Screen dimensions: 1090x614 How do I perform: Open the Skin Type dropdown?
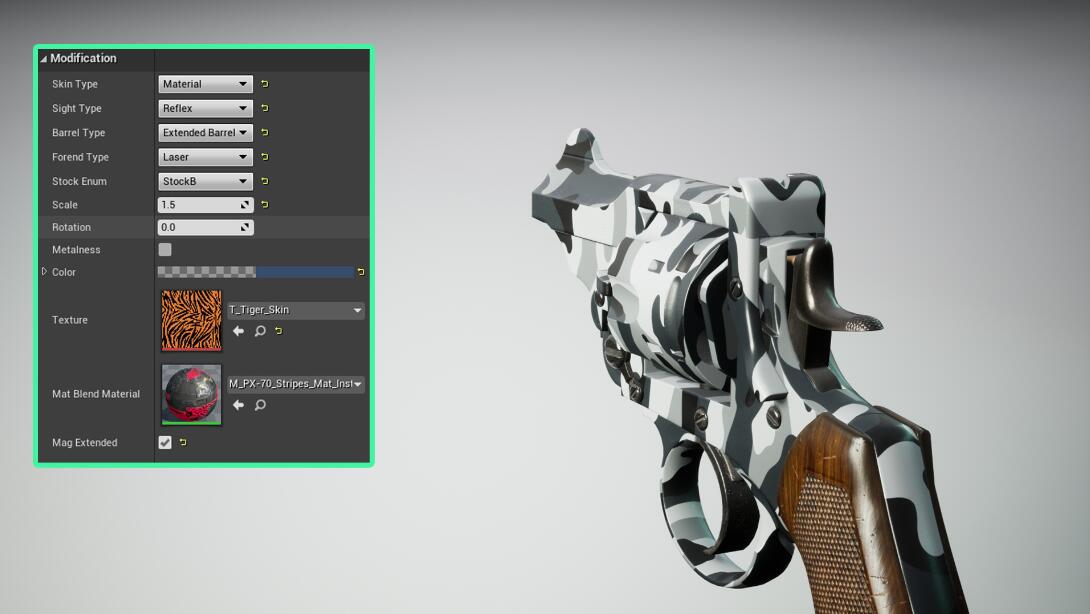pyautogui.click(x=205, y=84)
